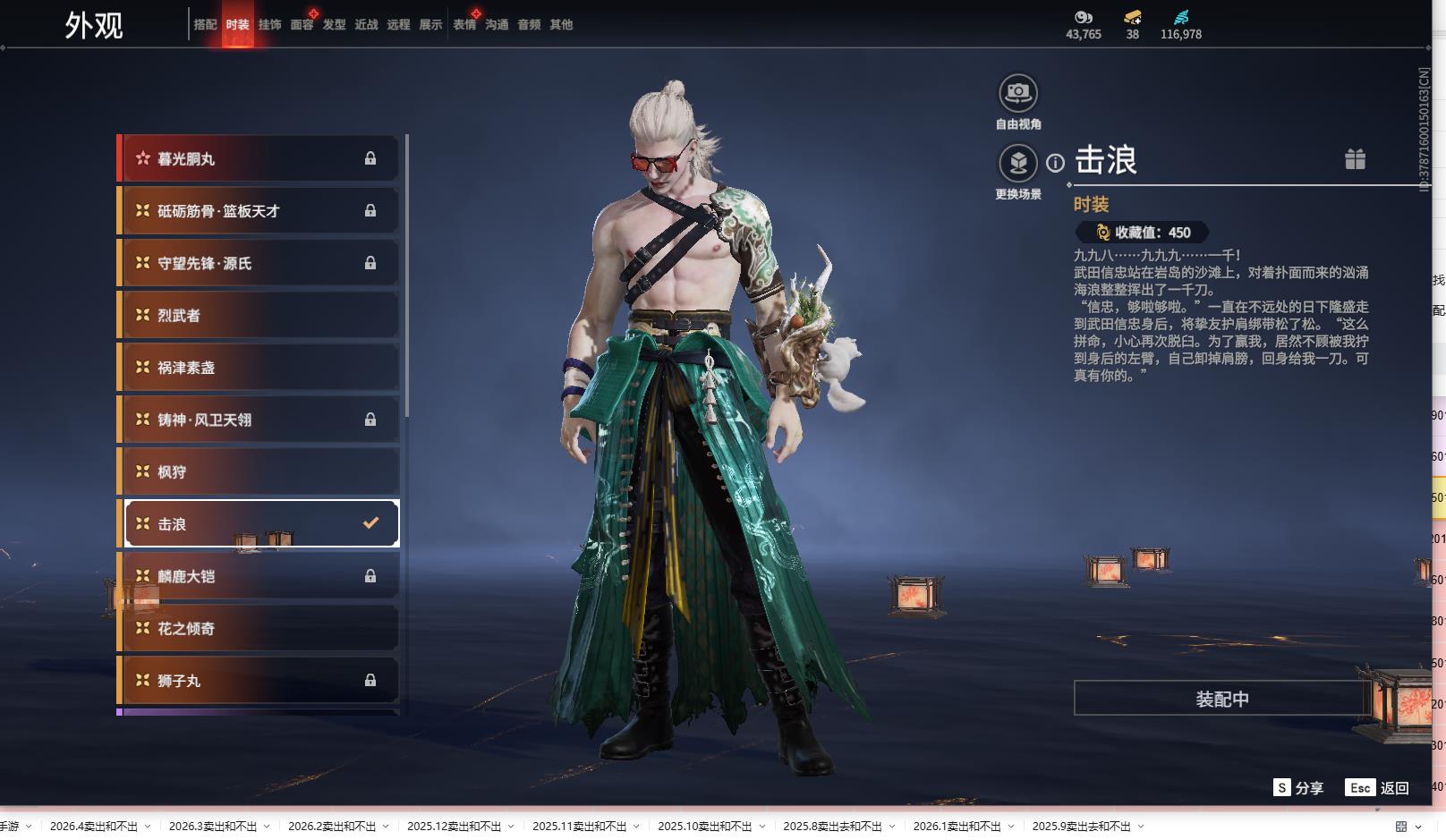This screenshot has width=1446, height=840.
Task: Open the 表情 emote tab
Action: (464, 25)
